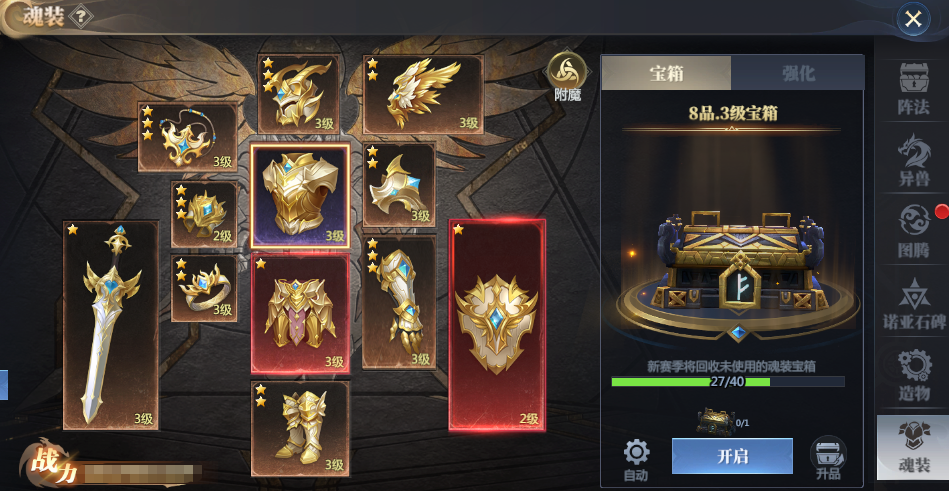Image resolution: width=949 pixels, height=491 pixels.
Task: Click the blue 开启 button
Action: (x=732, y=456)
